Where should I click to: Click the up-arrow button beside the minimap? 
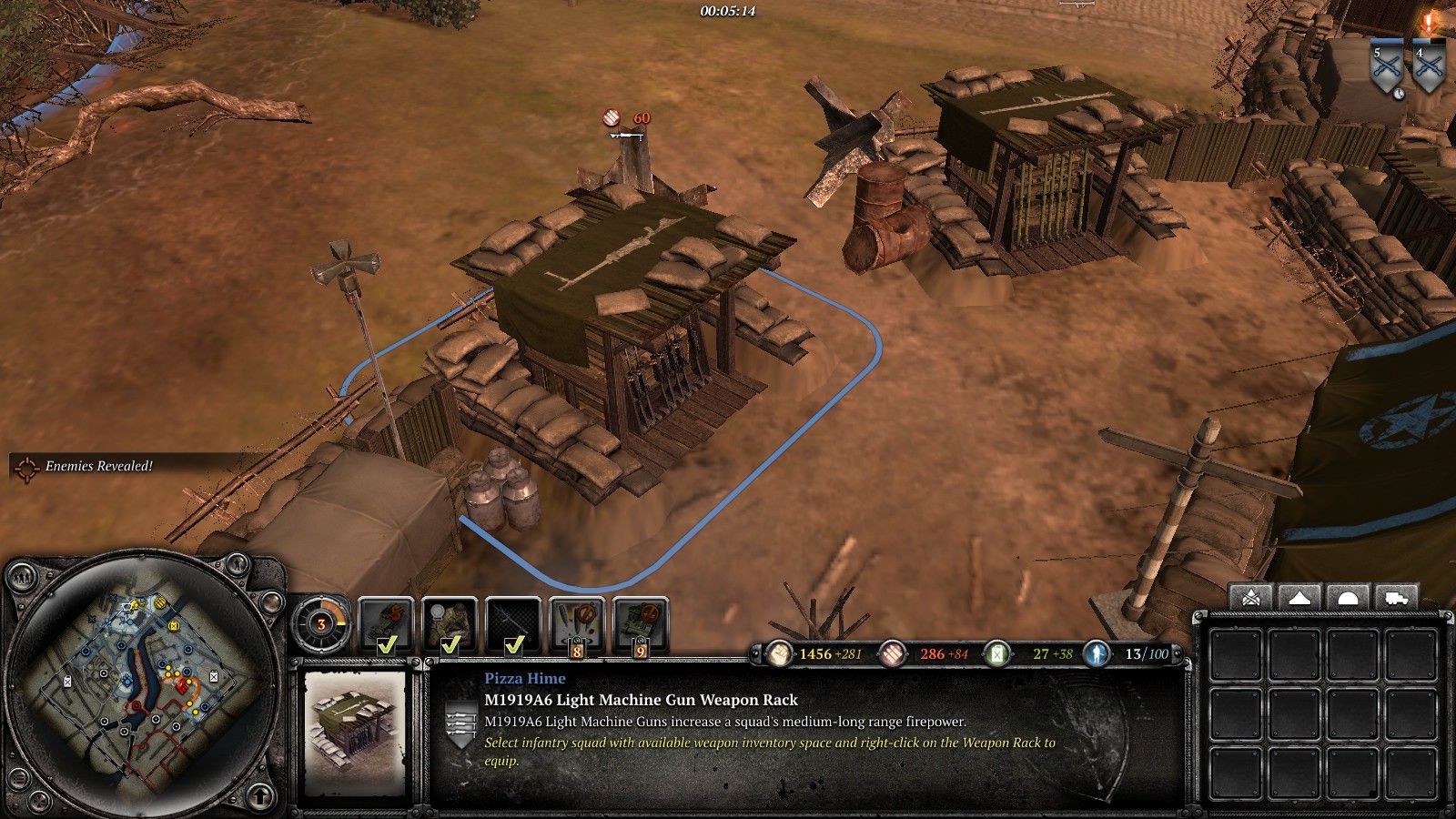[260, 796]
